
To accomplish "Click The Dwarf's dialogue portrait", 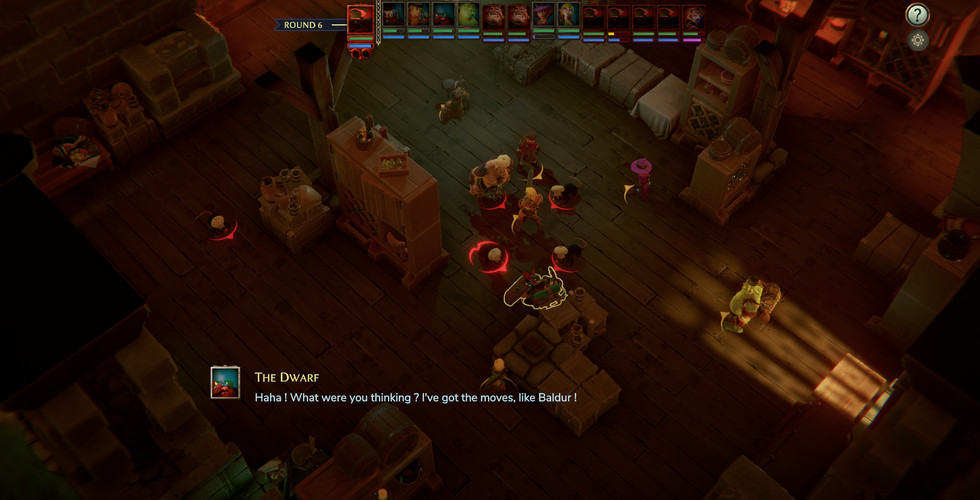I will (225, 383).
